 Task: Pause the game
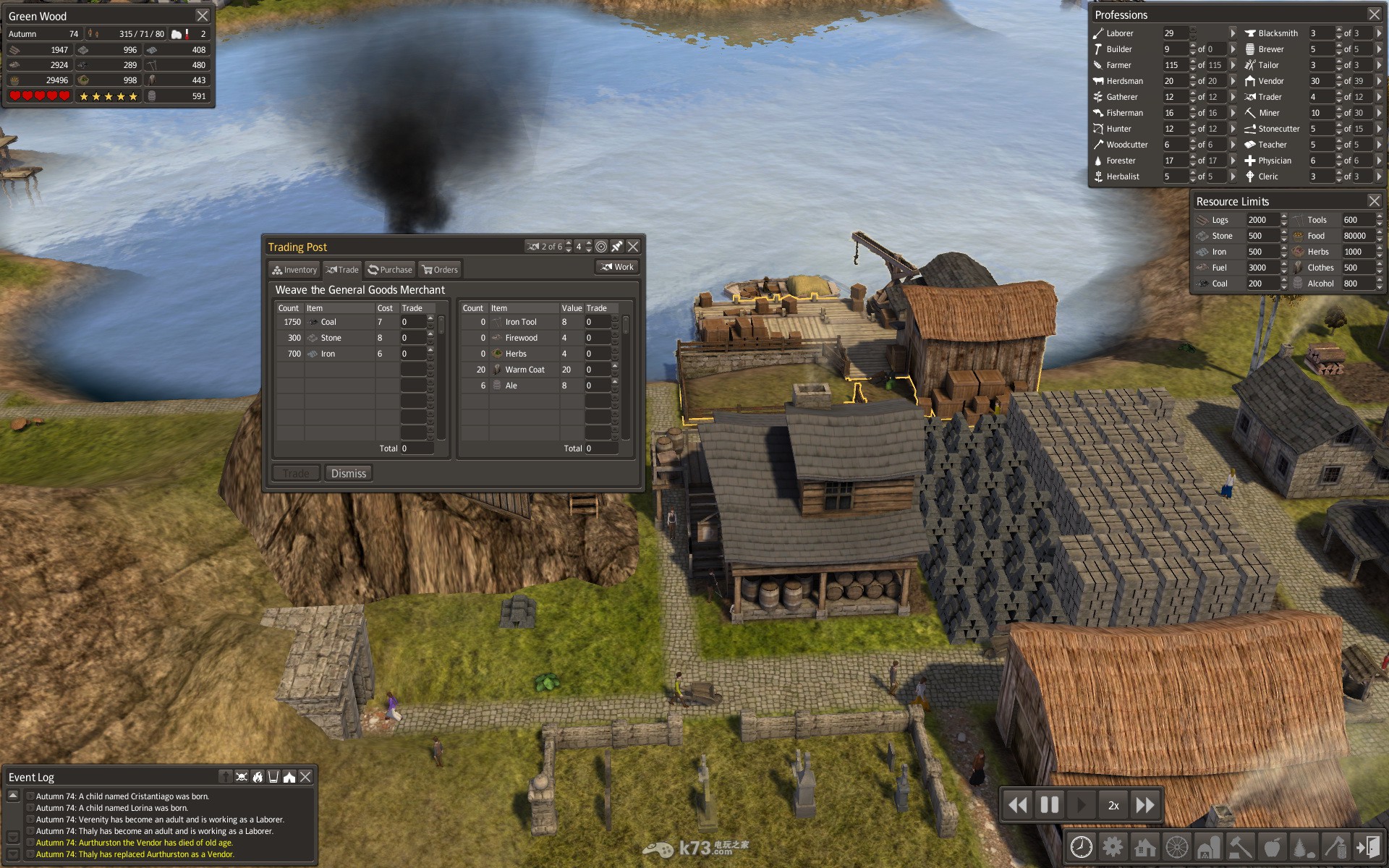[1049, 805]
